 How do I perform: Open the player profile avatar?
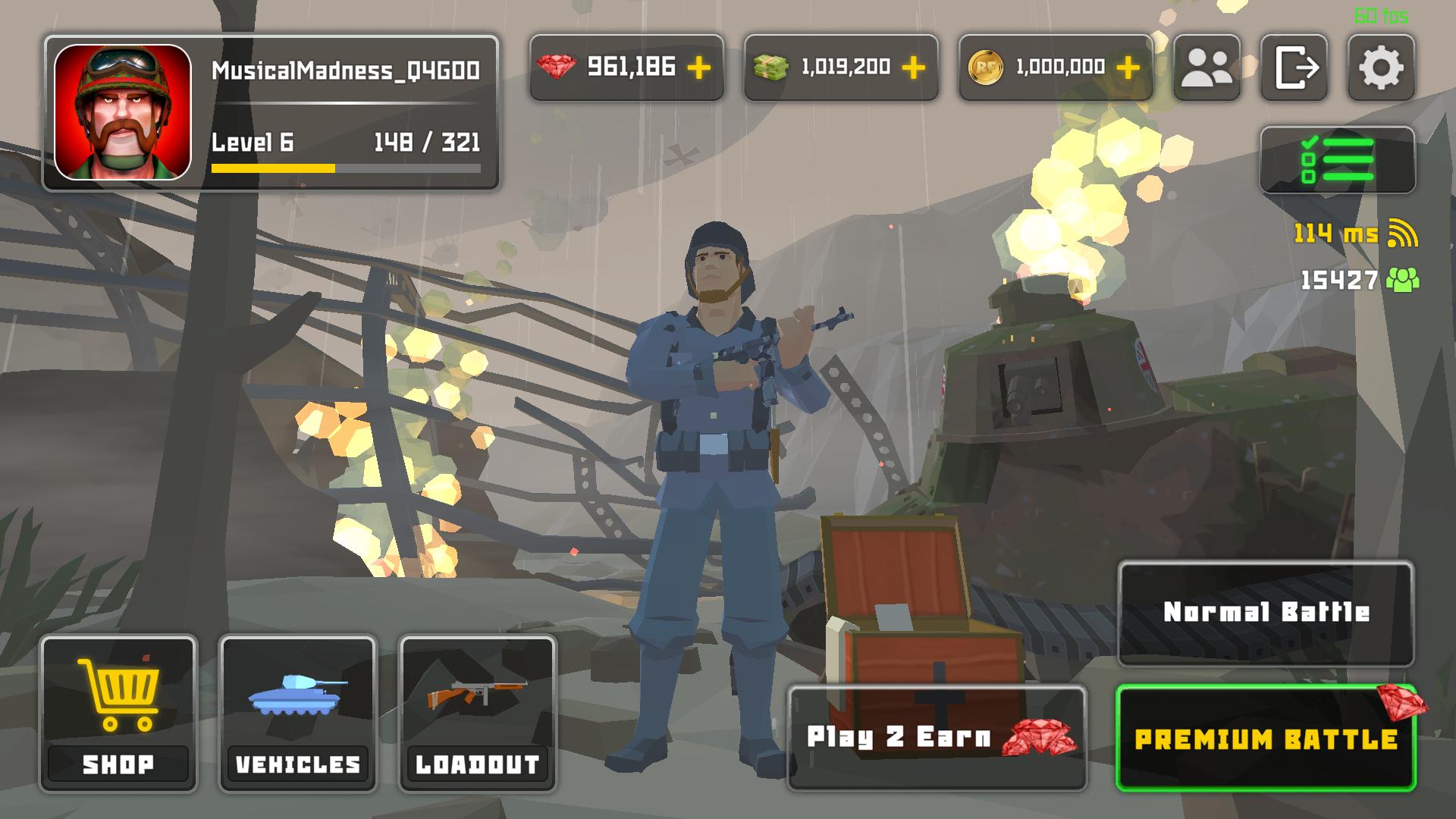123,112
